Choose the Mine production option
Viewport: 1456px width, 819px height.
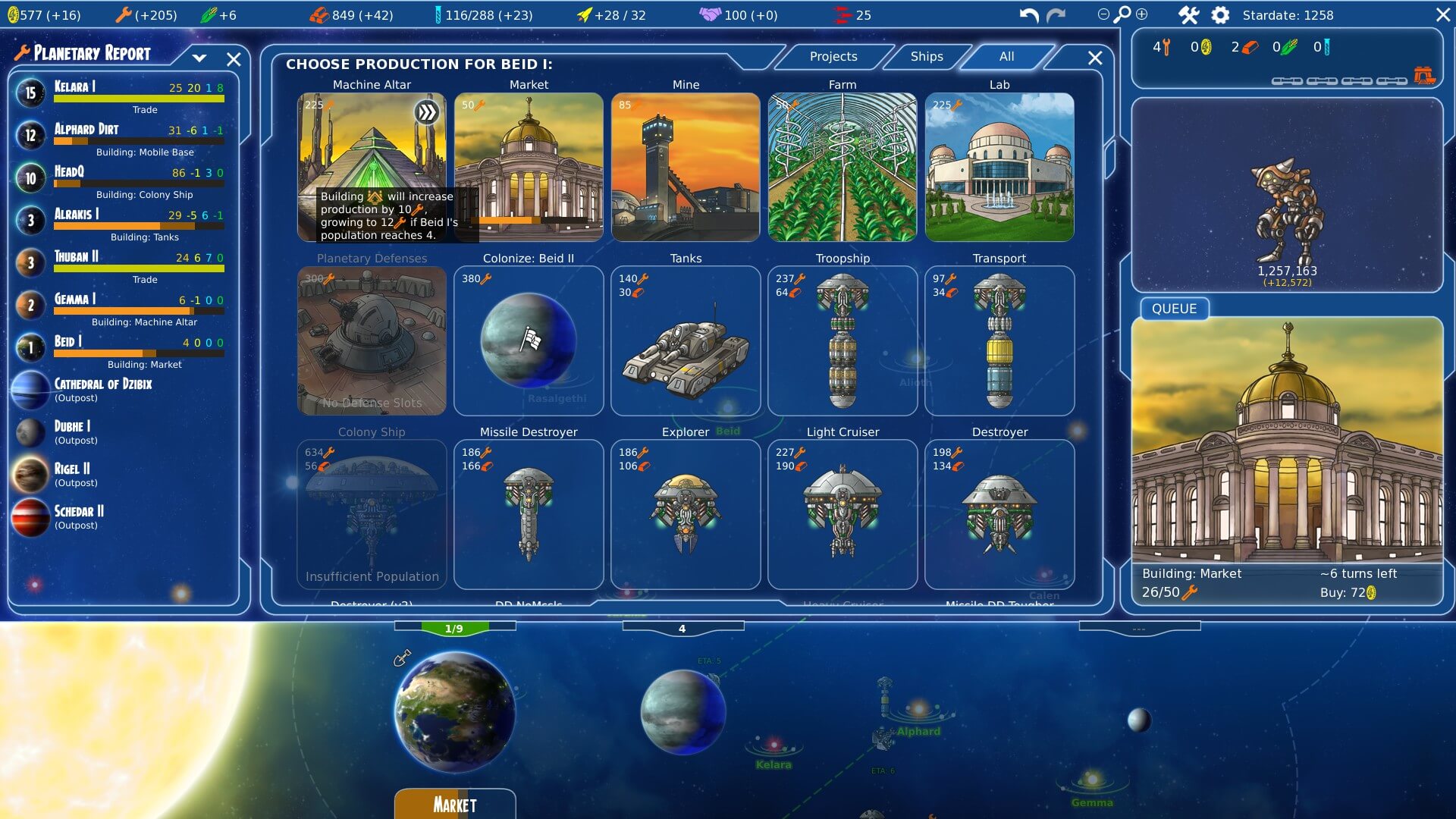[686, 167]
